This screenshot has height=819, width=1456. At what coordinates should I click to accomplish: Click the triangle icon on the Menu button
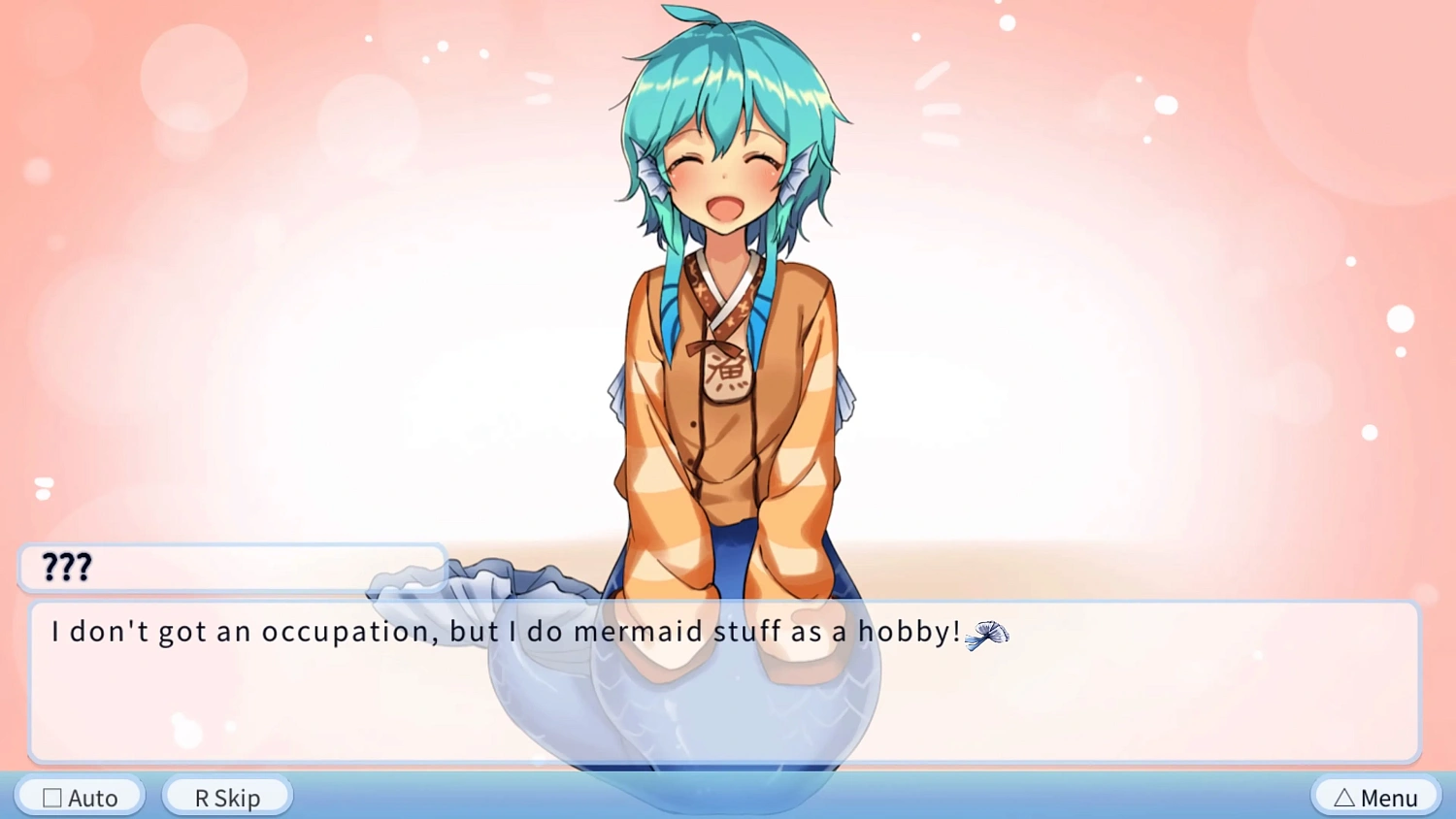pos(1345,797)
